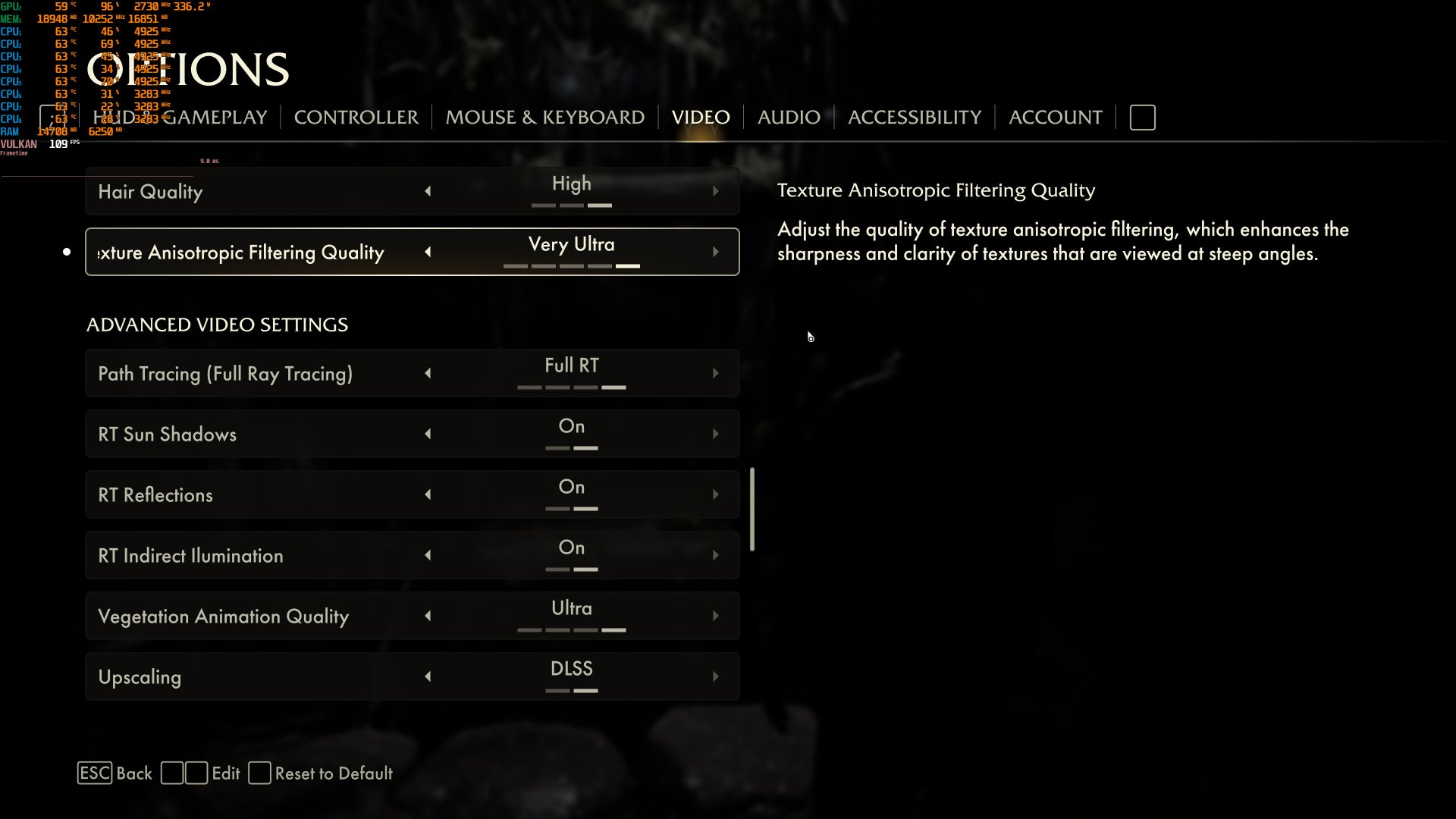Open the ACCOUNT settings tab
1456x819 pixels.
(1055, 117)
